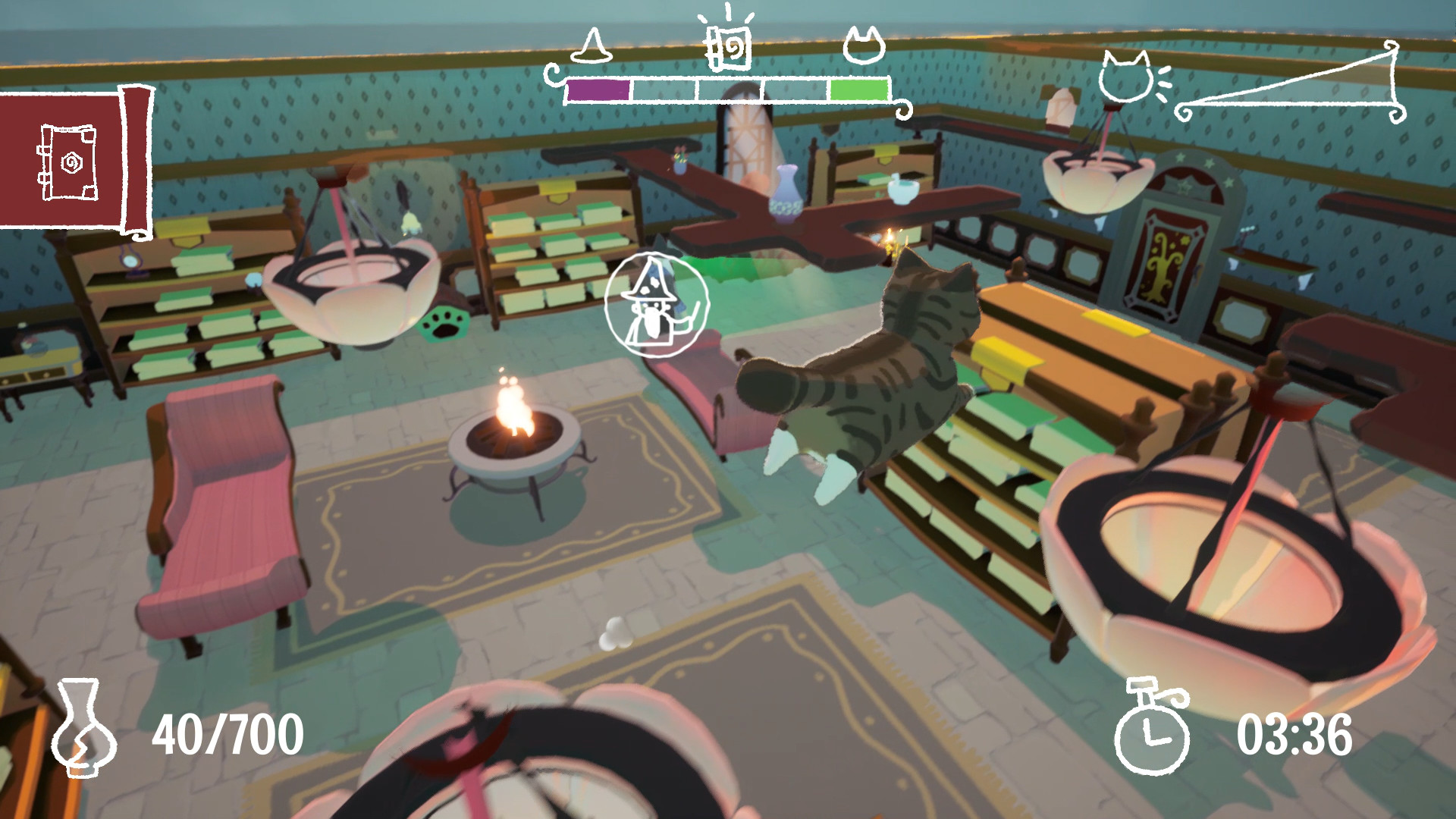Click the green segment of the progress bar
1456x819 pixels.
pos(861,88)
